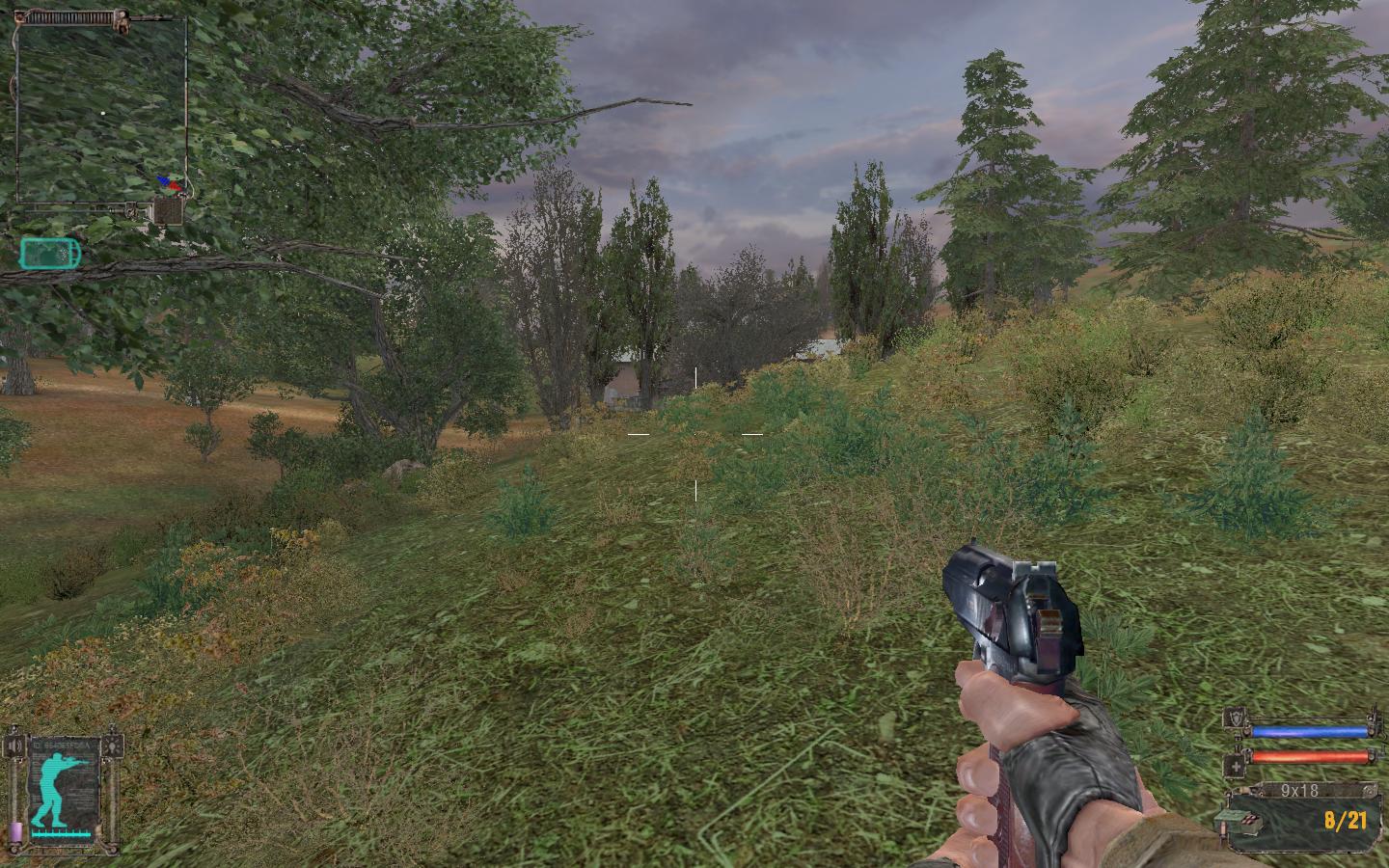Open the PDA counter box below the minimap
Image resolution: width=1389 pixels, height=868 pixels.
tap(169, 210)
